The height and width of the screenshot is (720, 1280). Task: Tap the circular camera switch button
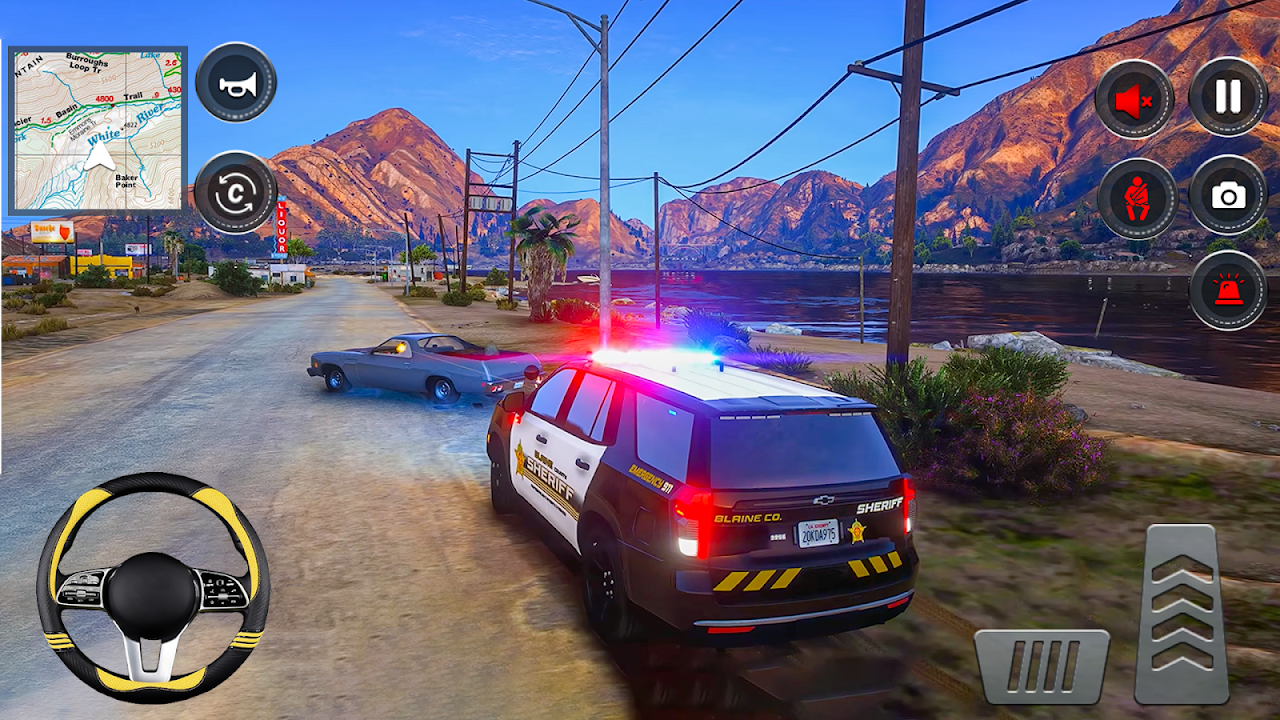pos(236,192)
